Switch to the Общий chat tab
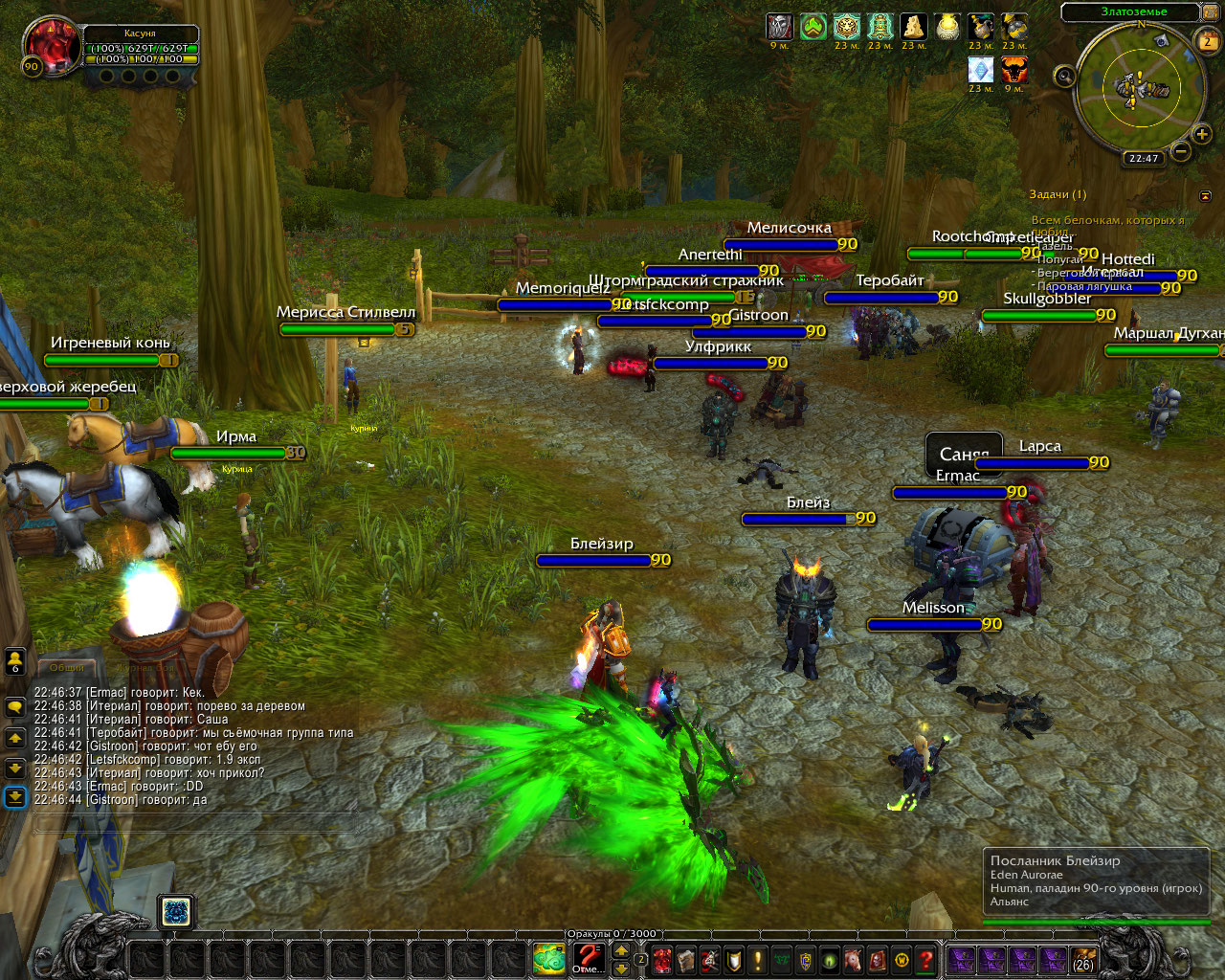Screen dimensions: 1225x980 click(67, 667)
